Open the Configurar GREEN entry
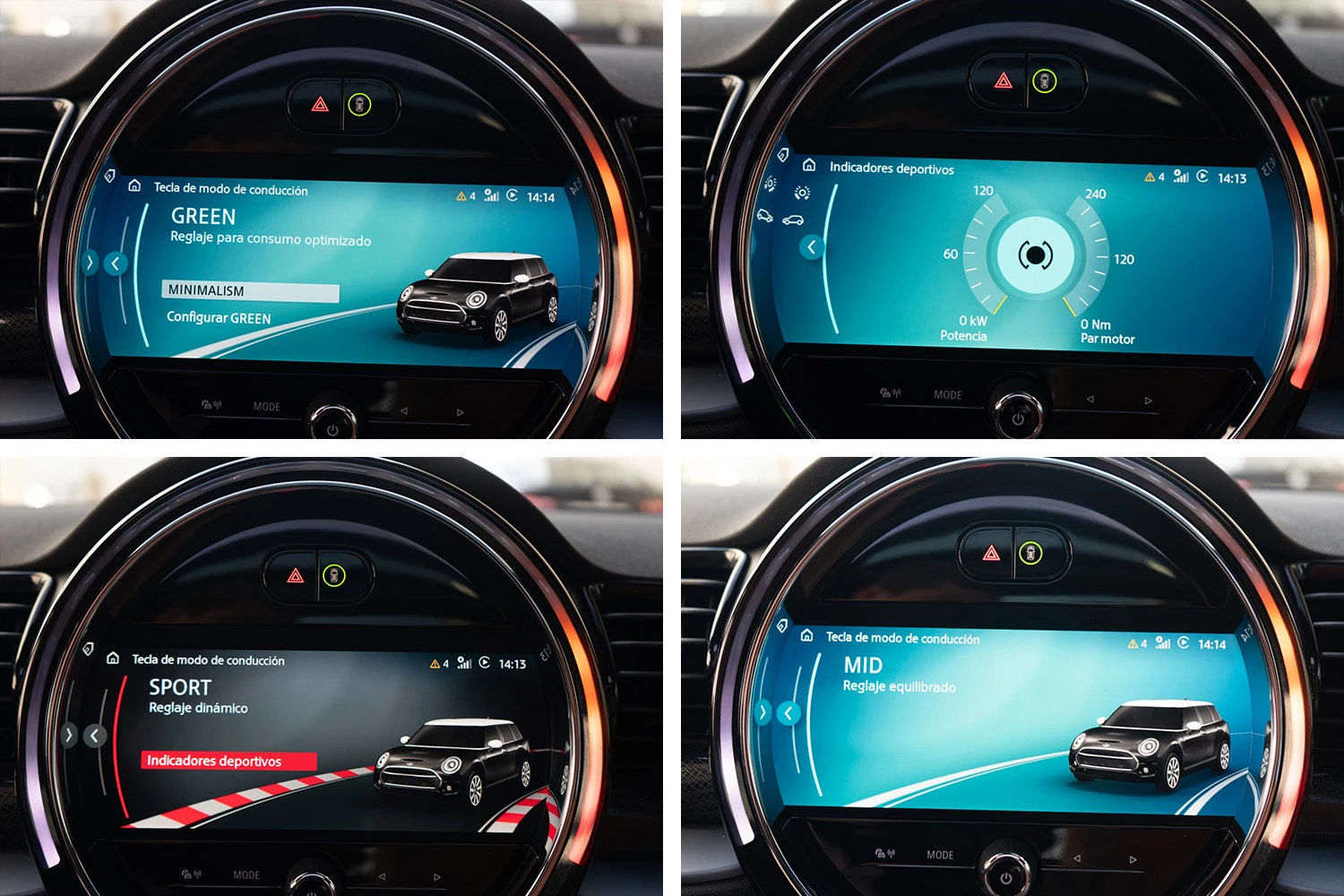This screenshot has width=1344, height=896. 219,318
